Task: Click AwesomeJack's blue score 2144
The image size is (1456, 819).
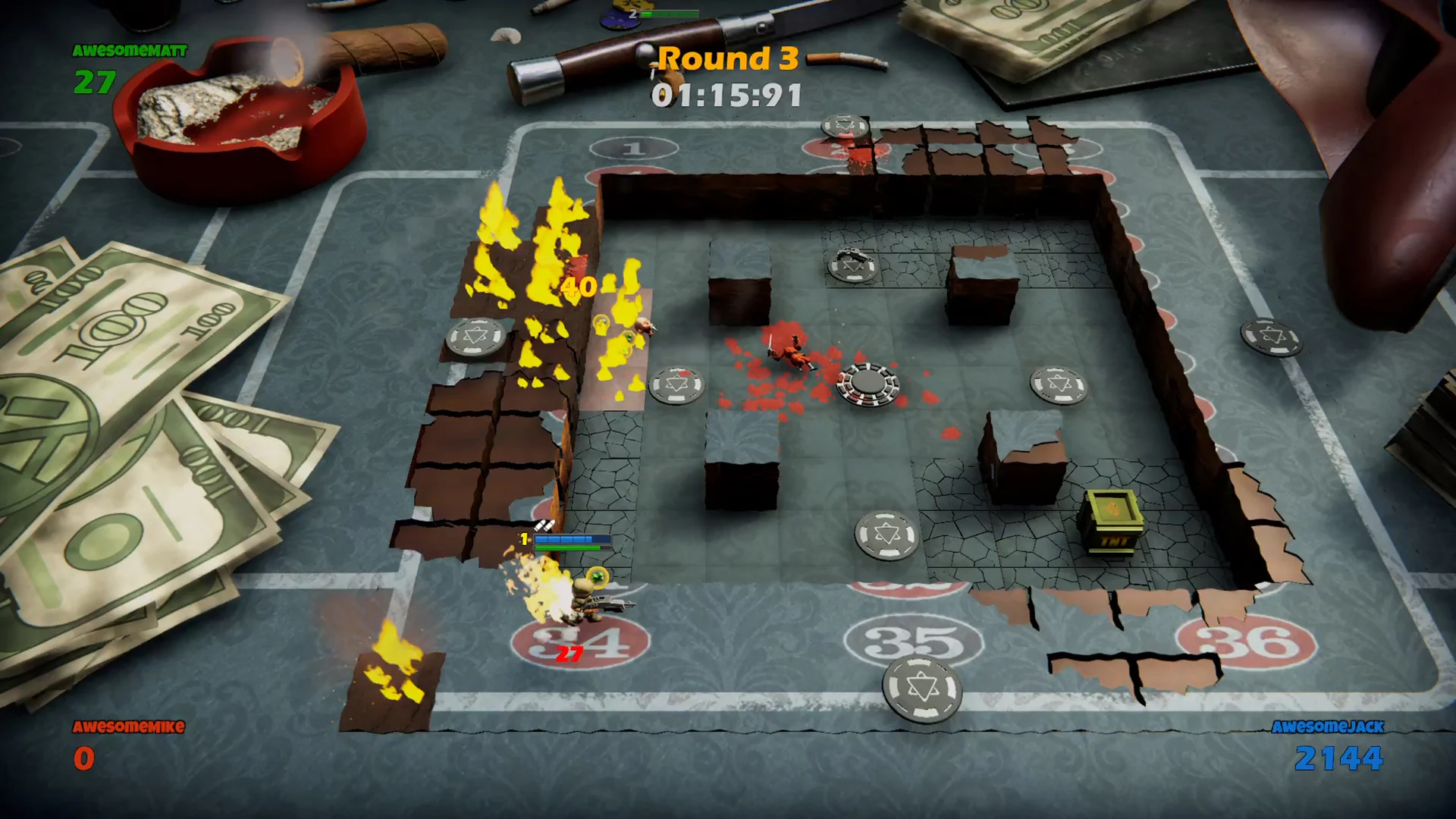Action: point(1341,757)
